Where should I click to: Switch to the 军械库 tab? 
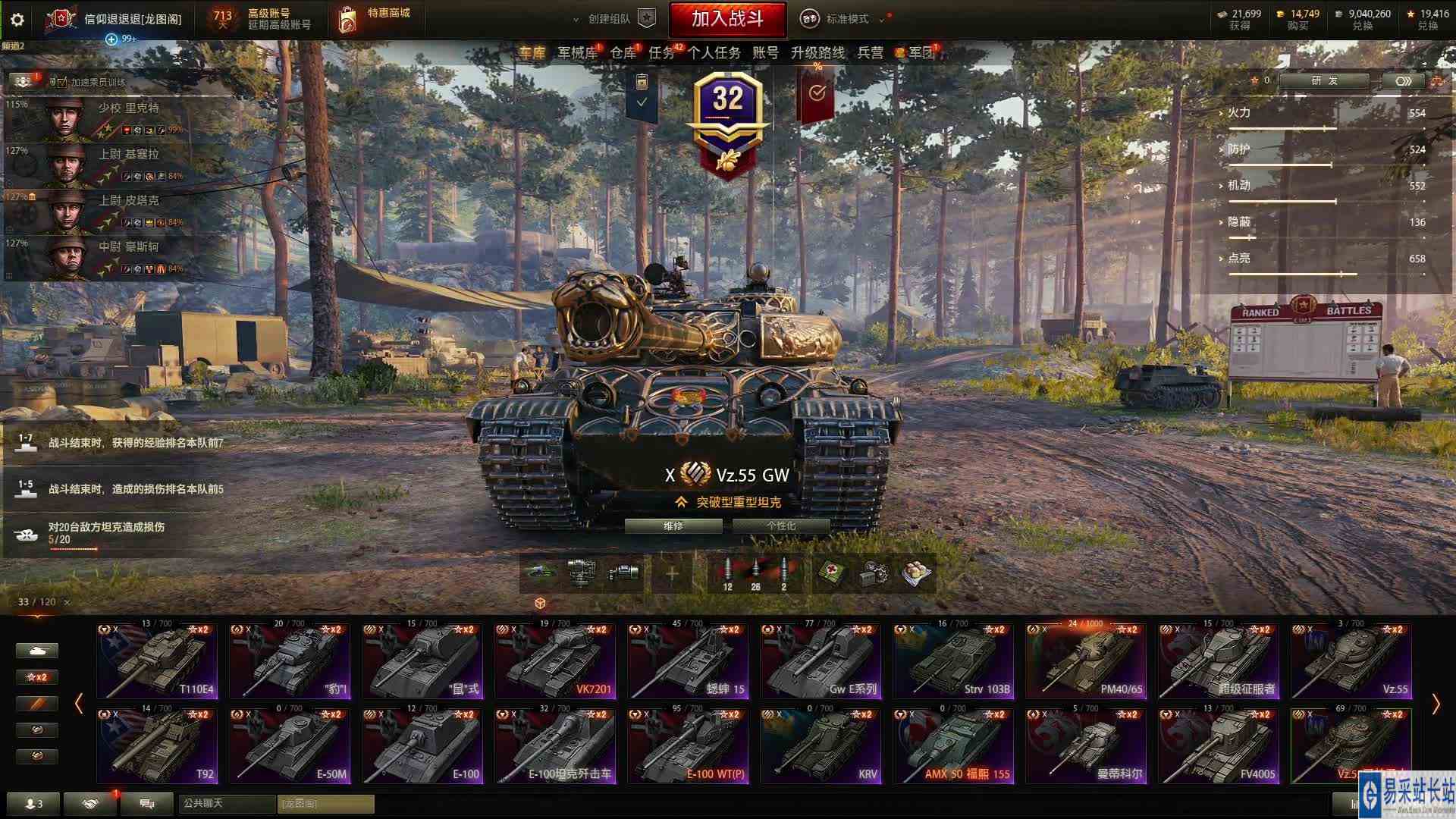[577, 52]
